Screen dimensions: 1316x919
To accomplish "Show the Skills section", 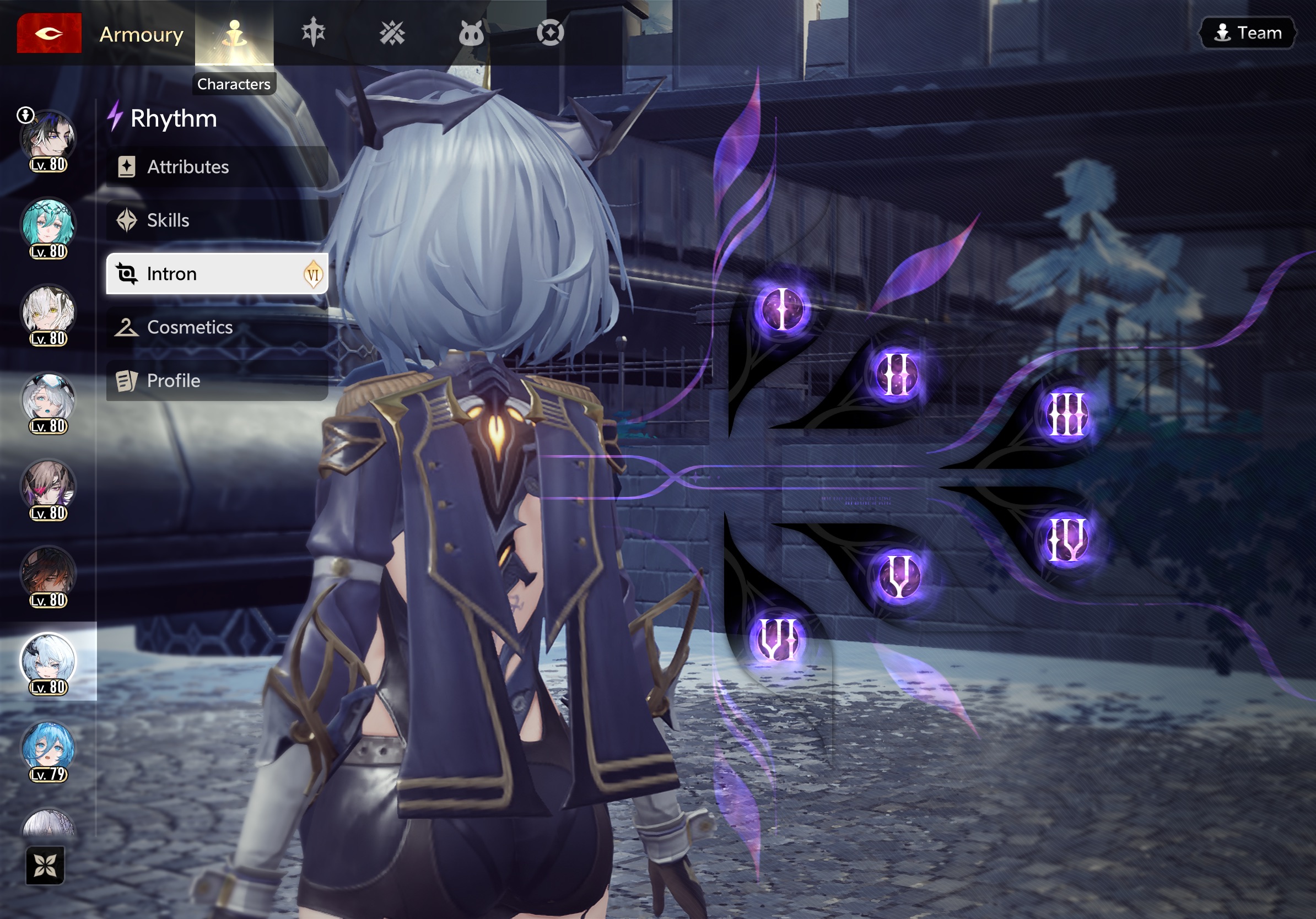I will (x=217, y=220).
